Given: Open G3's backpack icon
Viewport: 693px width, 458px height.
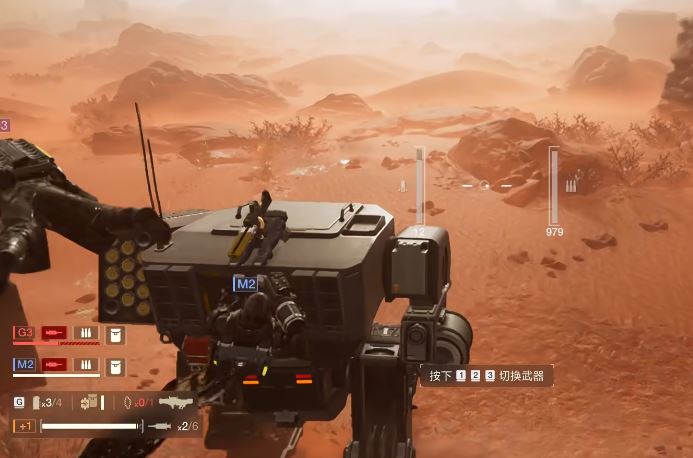Looking at the screenshot, I should [x=114, y=334].
